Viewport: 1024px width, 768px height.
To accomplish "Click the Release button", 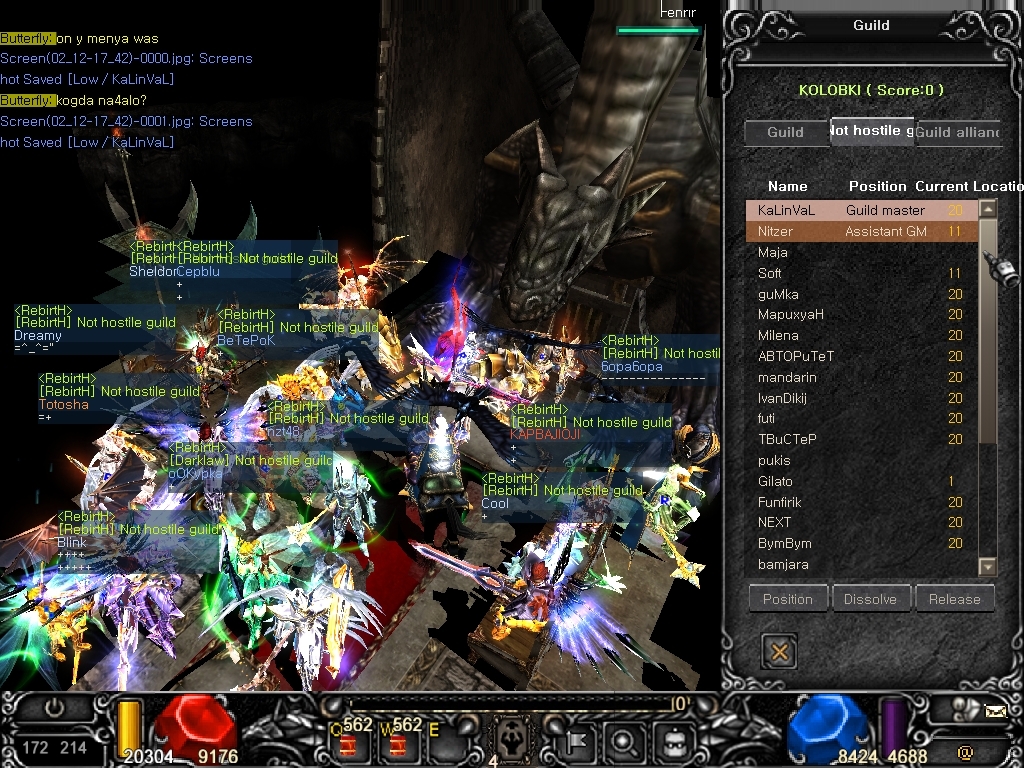I will (954, 599).
